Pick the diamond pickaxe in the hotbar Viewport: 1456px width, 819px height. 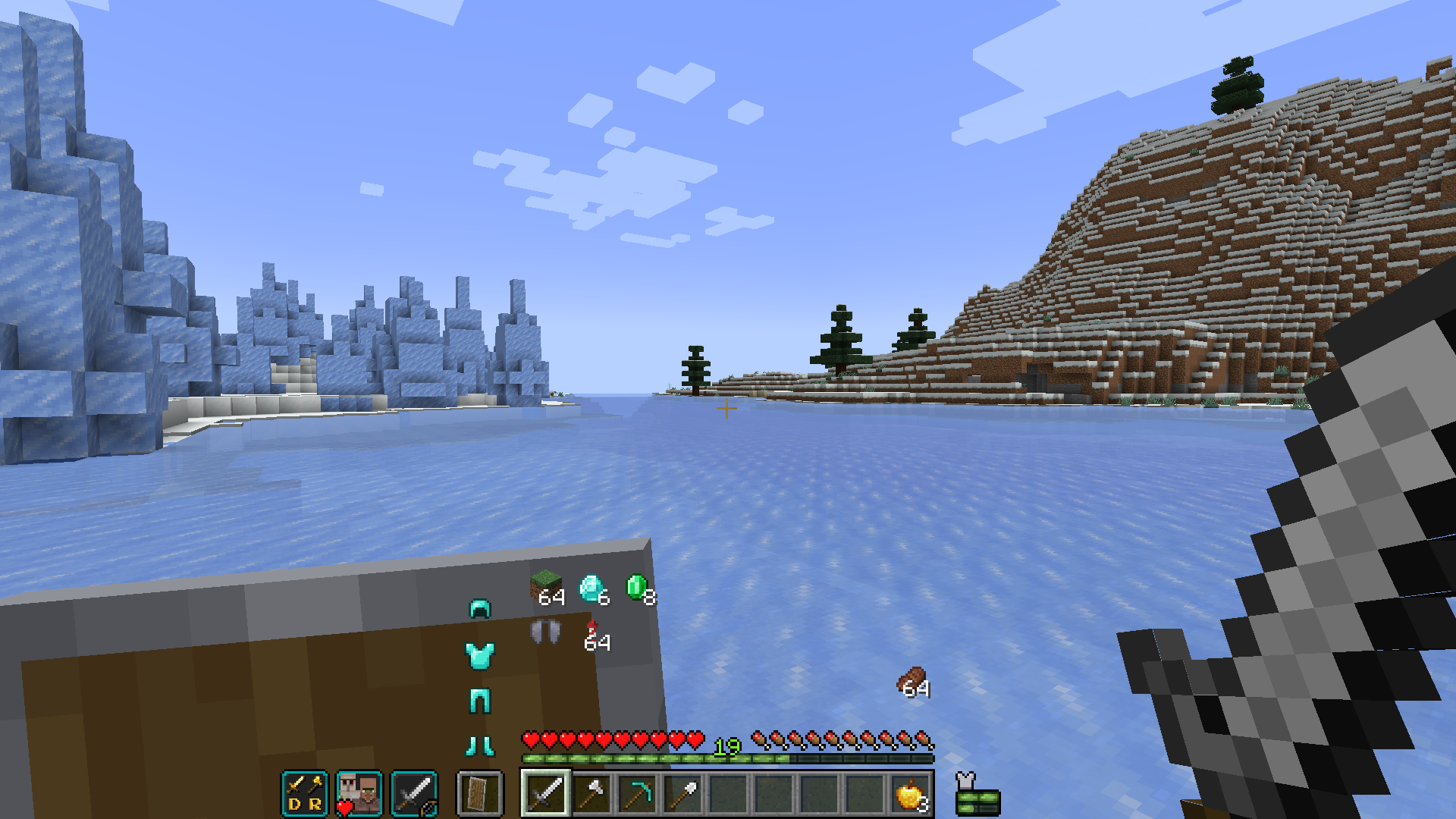638,792
